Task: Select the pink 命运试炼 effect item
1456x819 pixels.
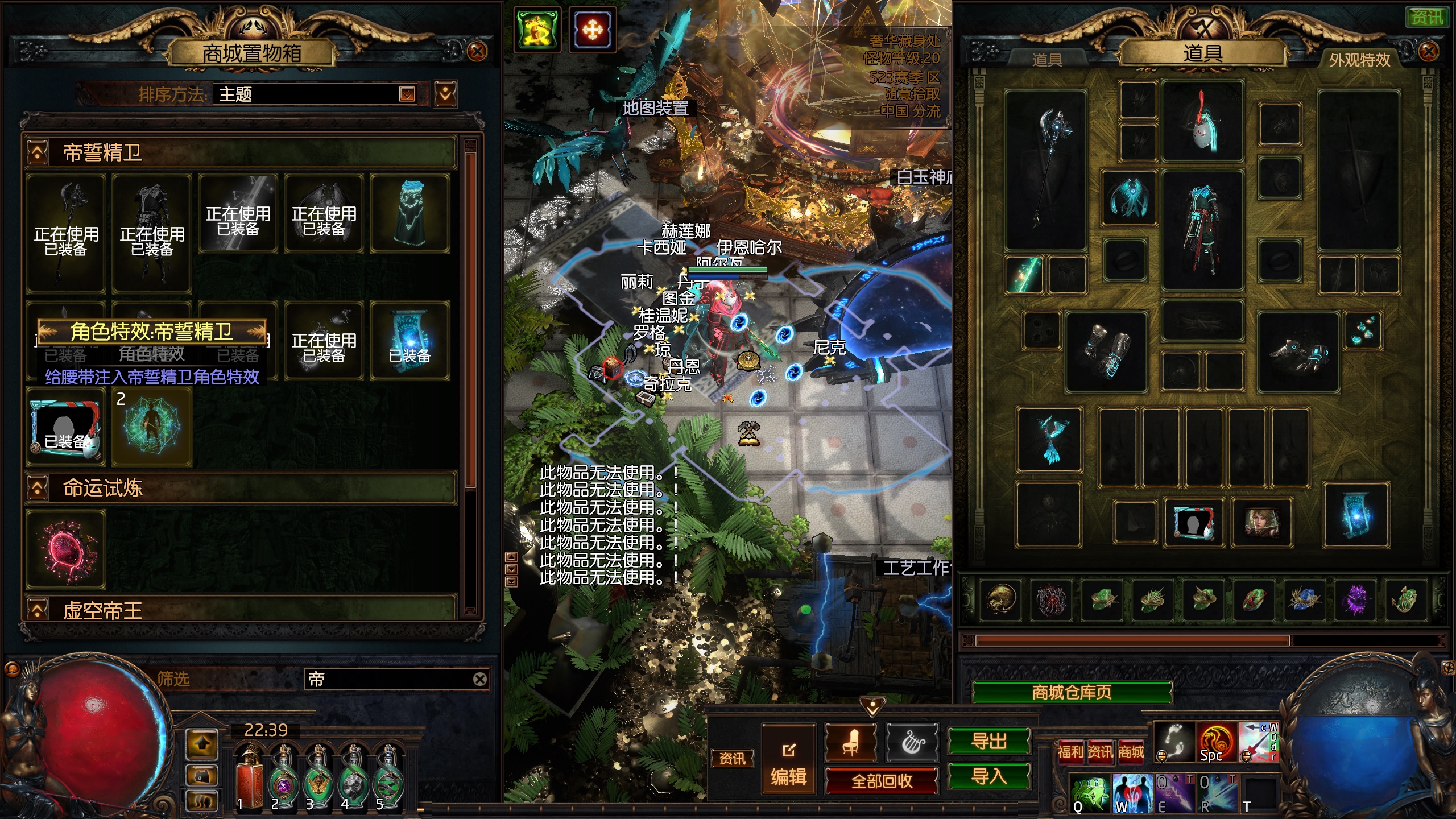Action: 66,549
